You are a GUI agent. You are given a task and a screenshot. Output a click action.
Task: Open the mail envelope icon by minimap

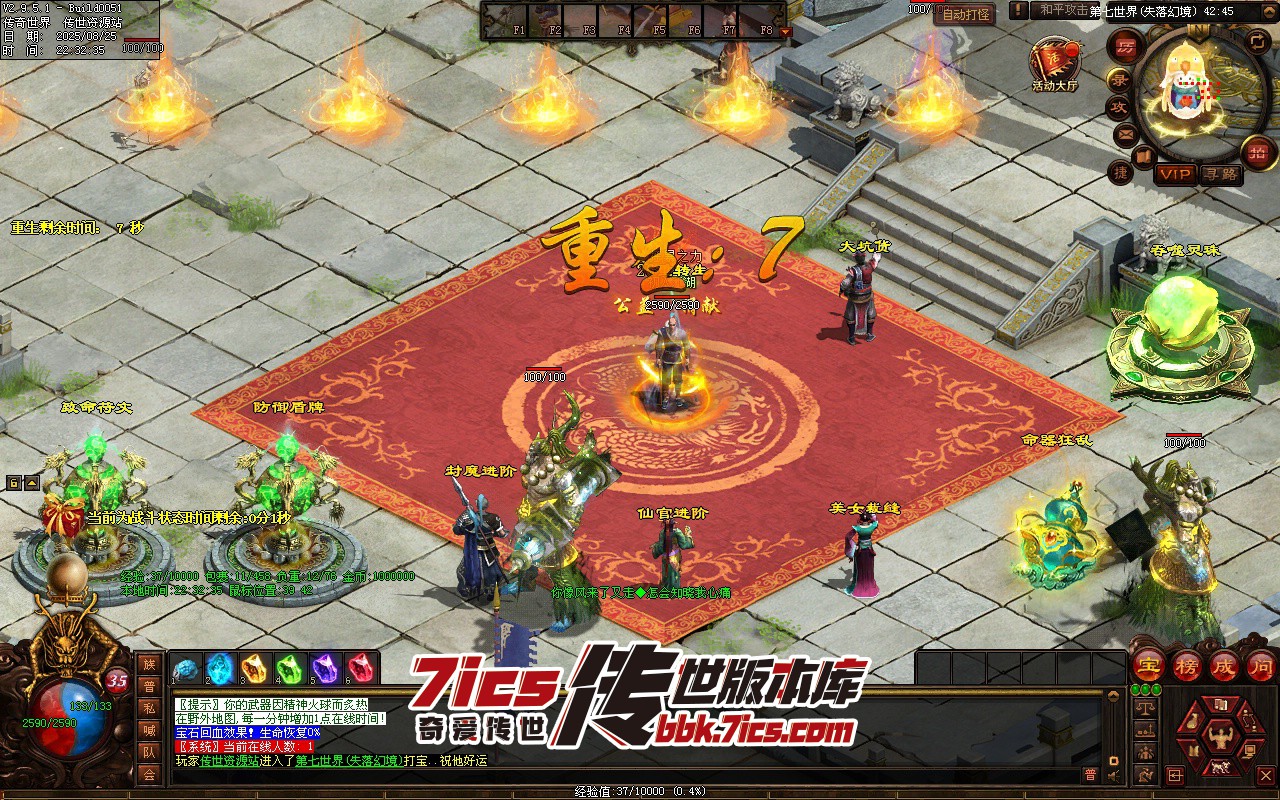1126,135
